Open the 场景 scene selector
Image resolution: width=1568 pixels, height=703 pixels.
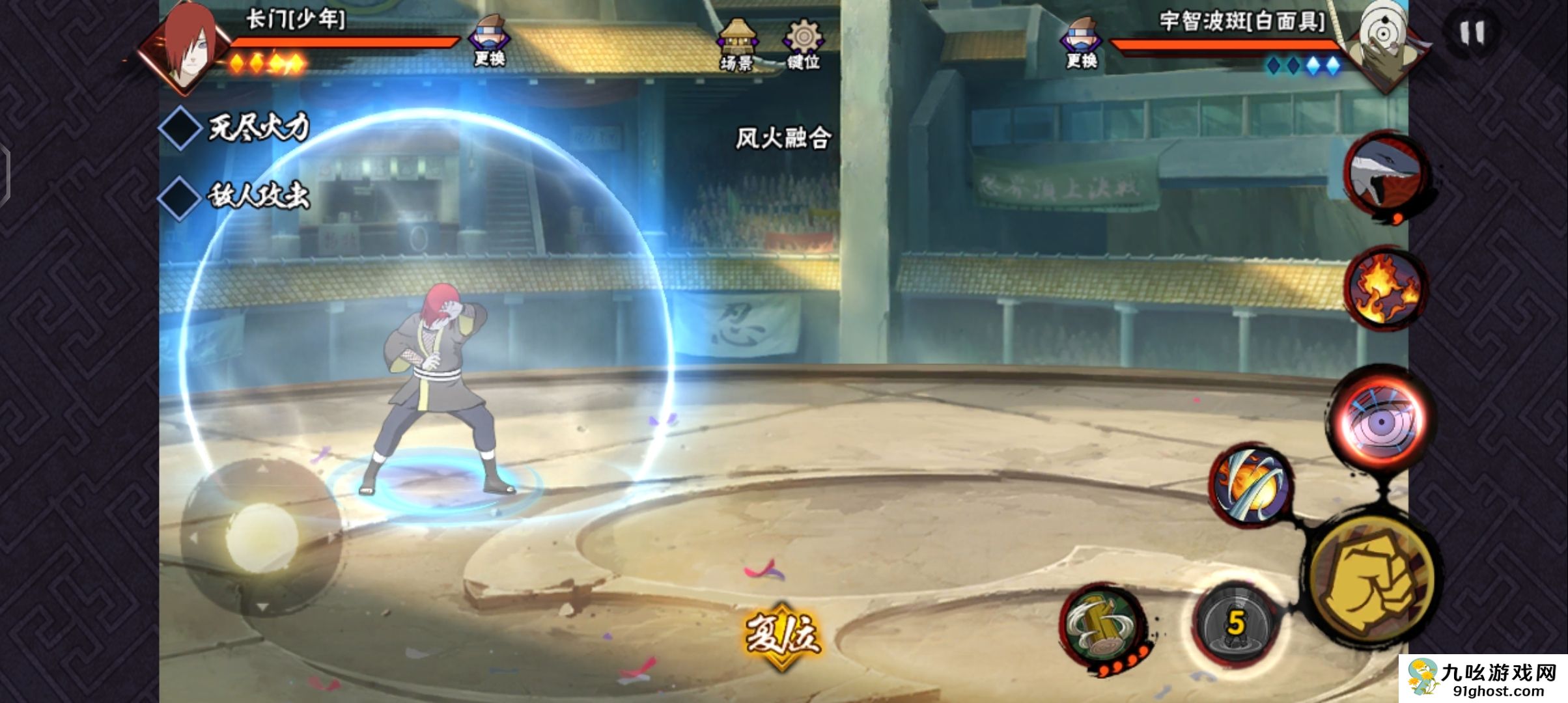[x=736, y=43]
